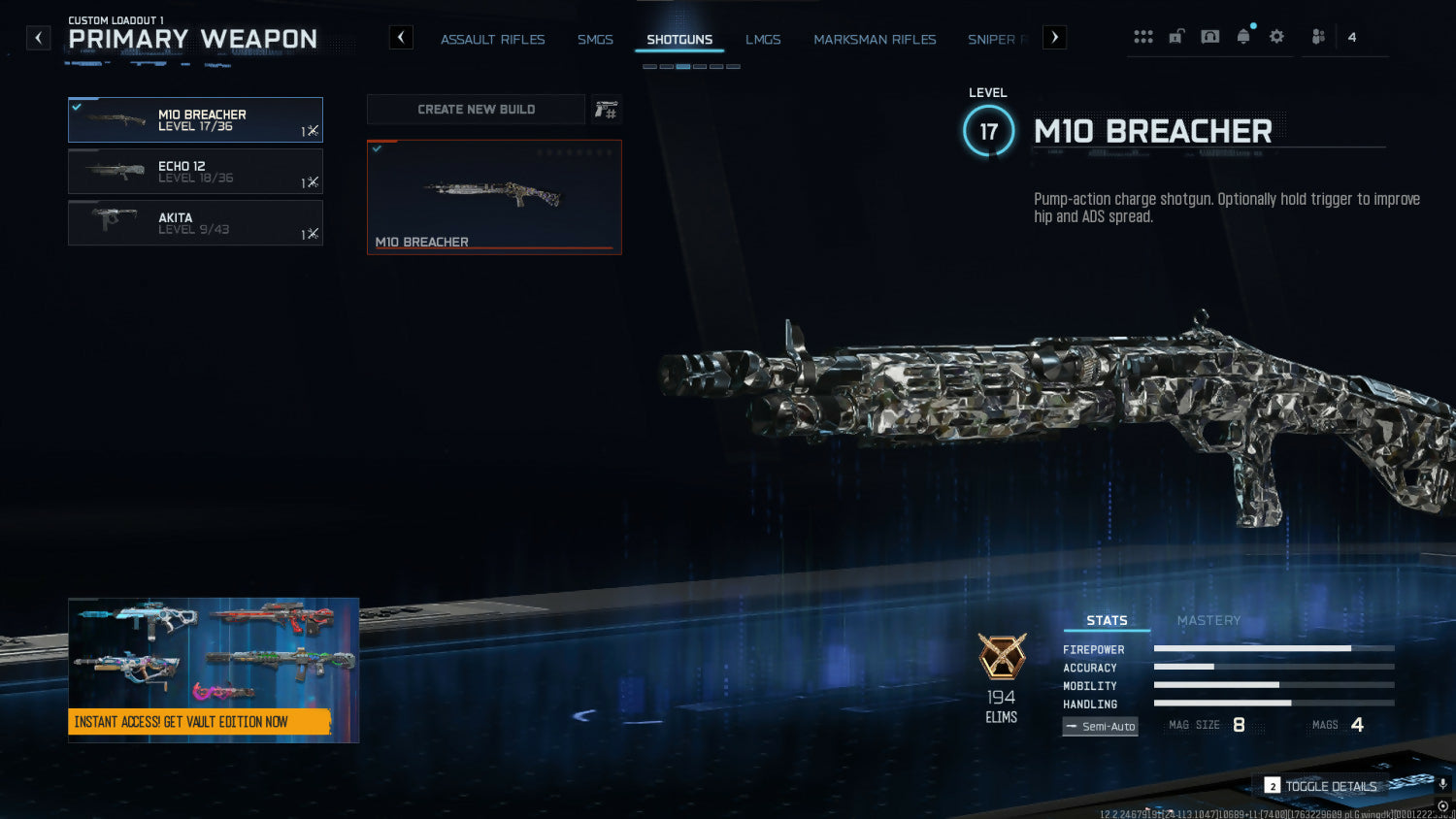Click the right category arrow

(1054, 38)
